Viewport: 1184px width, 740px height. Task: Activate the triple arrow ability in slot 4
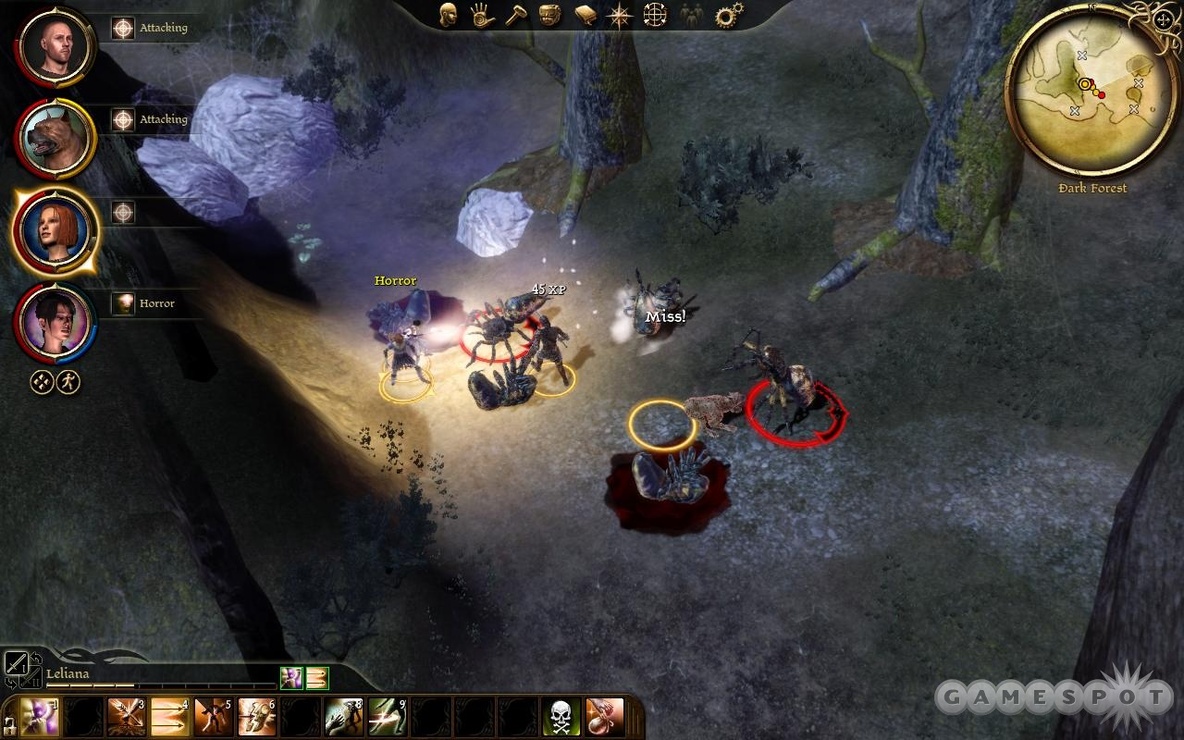pos(169,717)
